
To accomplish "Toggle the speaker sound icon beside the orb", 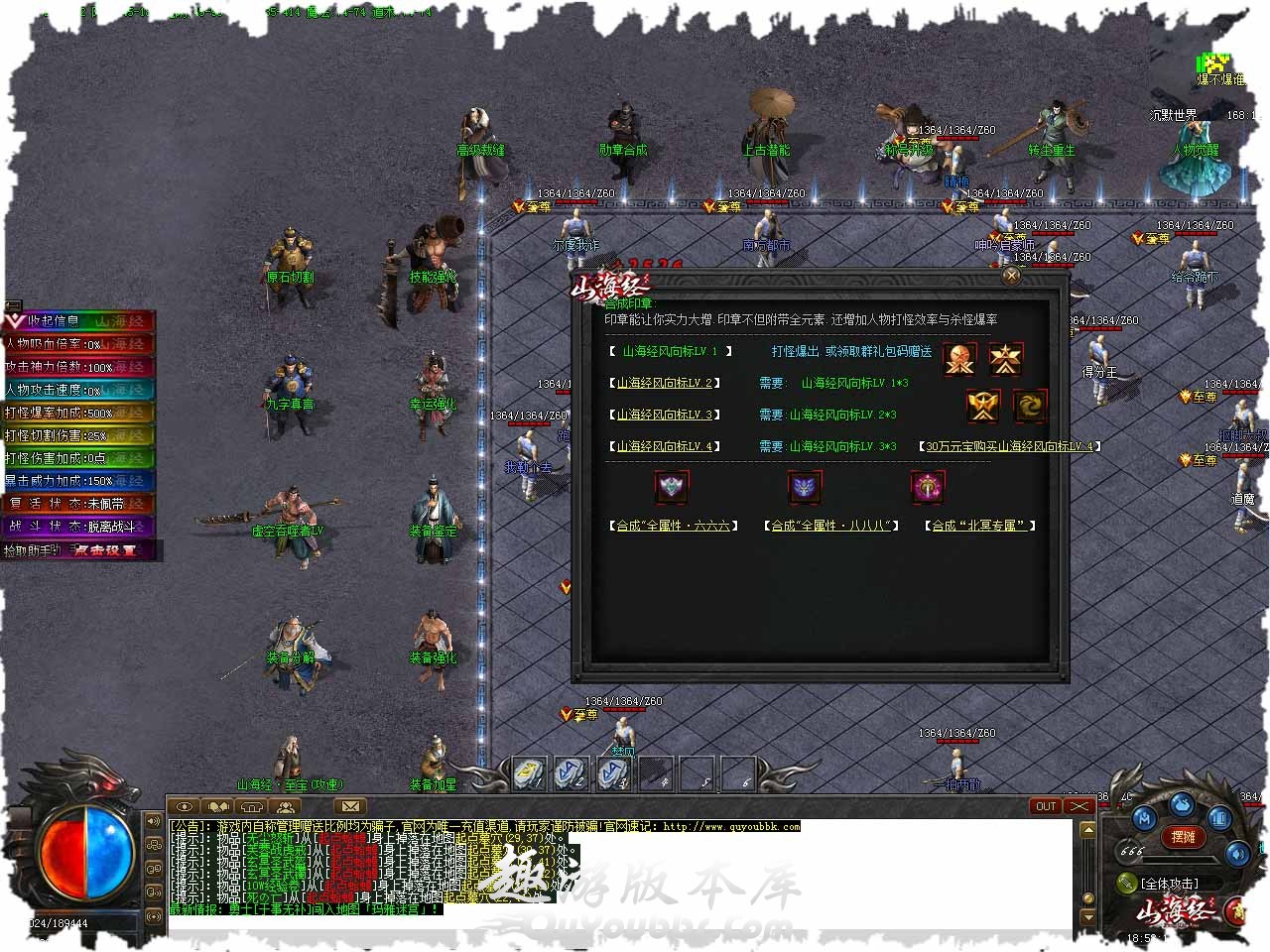I will 154,821.
